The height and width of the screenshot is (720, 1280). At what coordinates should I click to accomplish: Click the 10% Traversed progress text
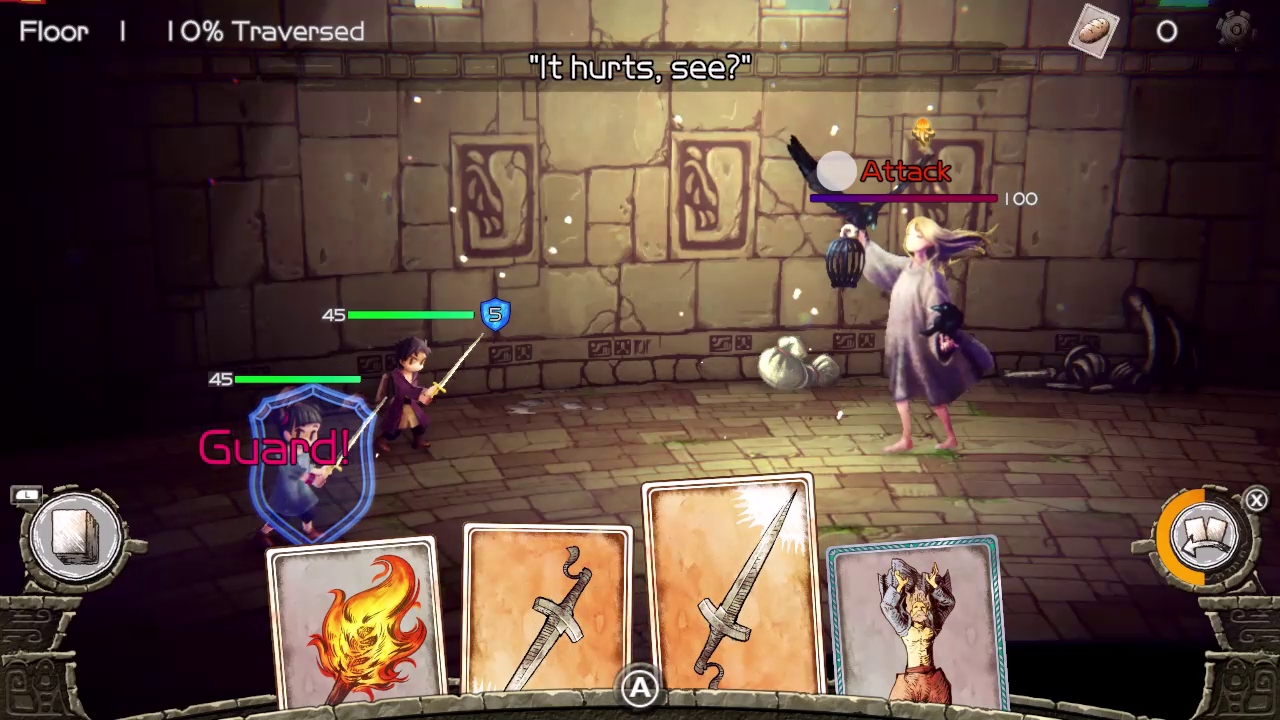coord(264,31)
